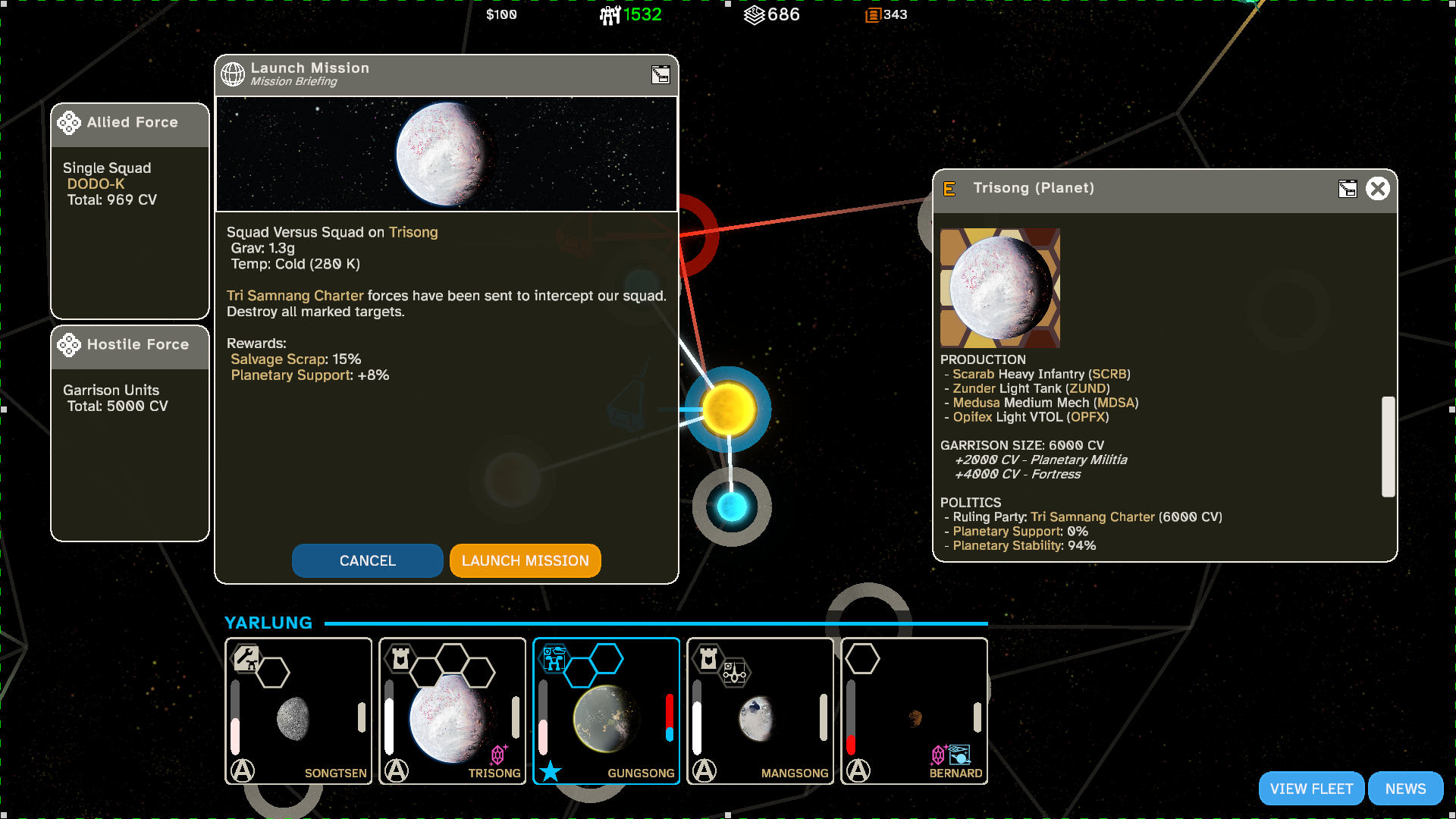Open the Tri Samnang Charter ruling party link
This screenshot has height=819, width=1456.
[1092, 517]
